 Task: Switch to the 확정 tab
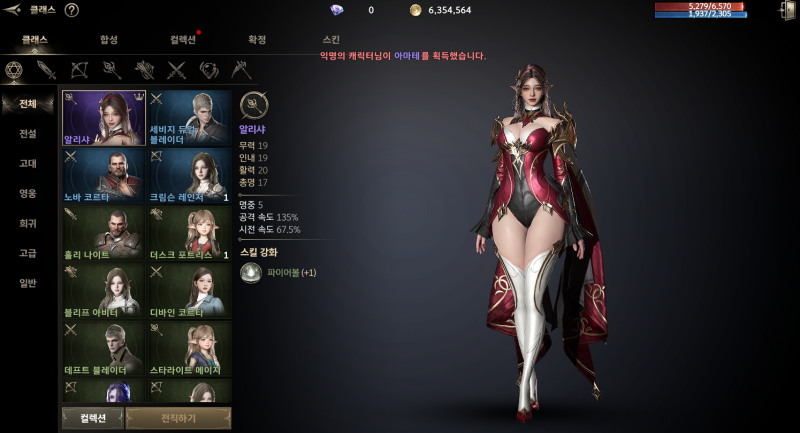[x=257, y=40]
